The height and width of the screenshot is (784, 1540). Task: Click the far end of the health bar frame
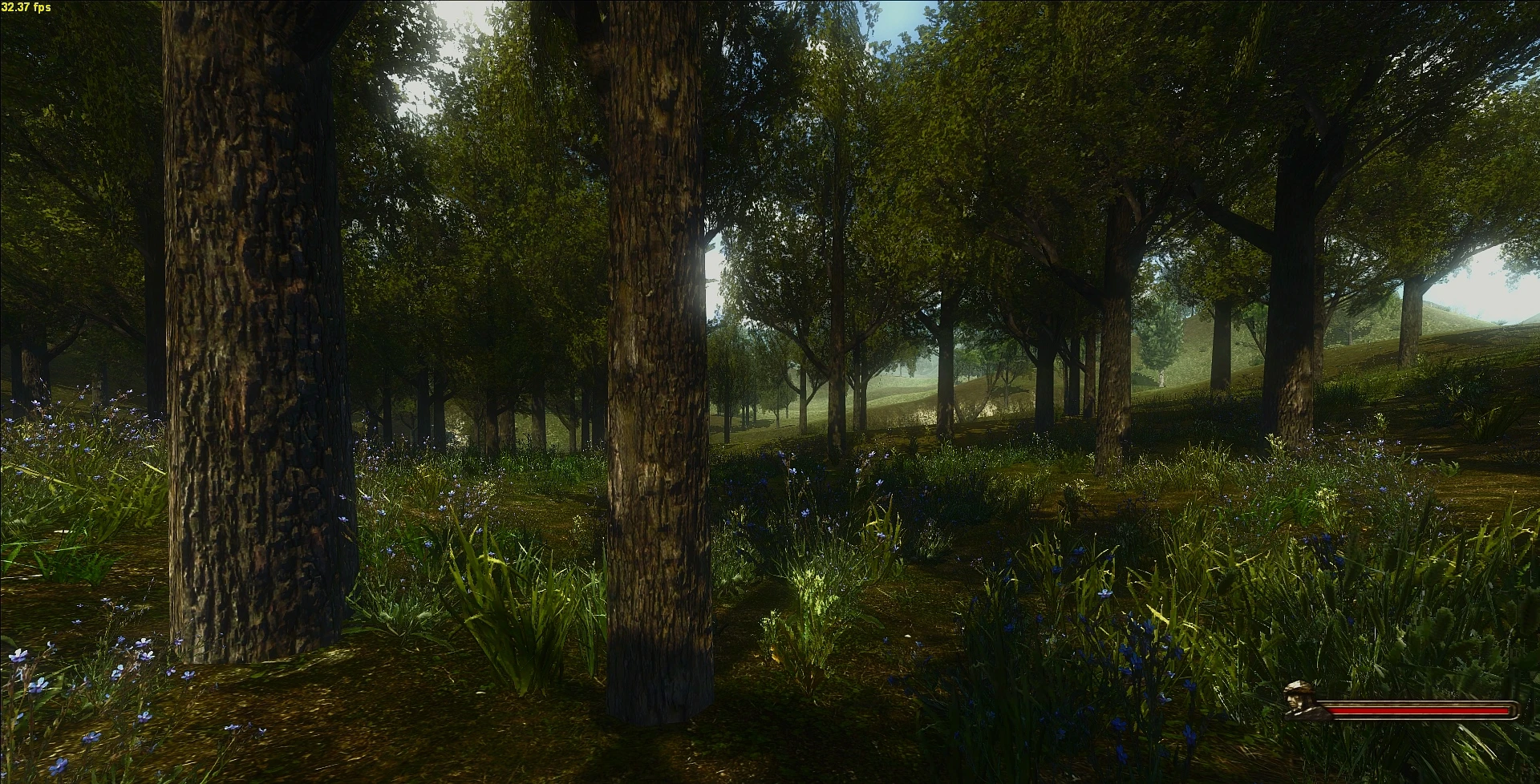coord(1514,711)
